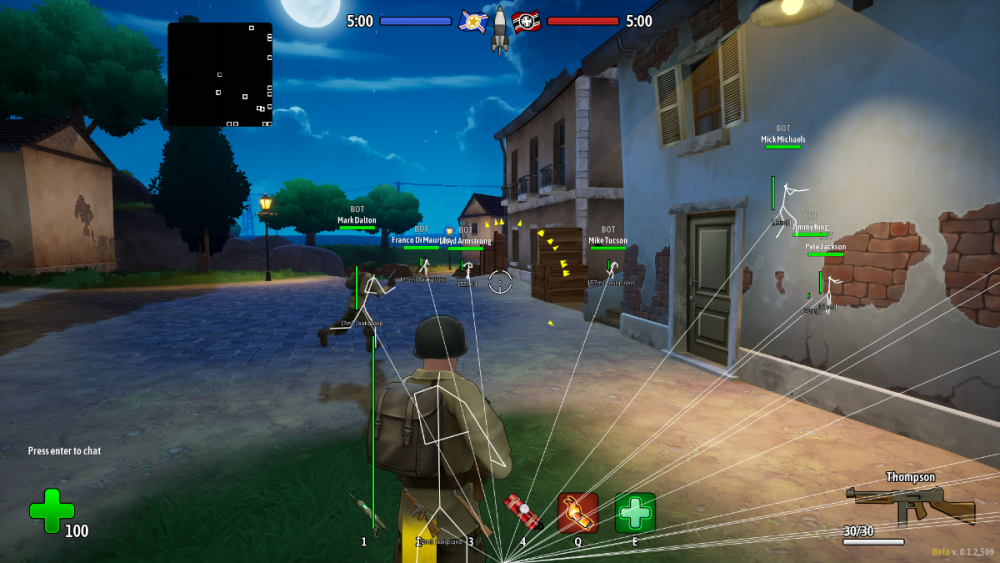Activate the flaming ability icon

[x=578, y=512]
